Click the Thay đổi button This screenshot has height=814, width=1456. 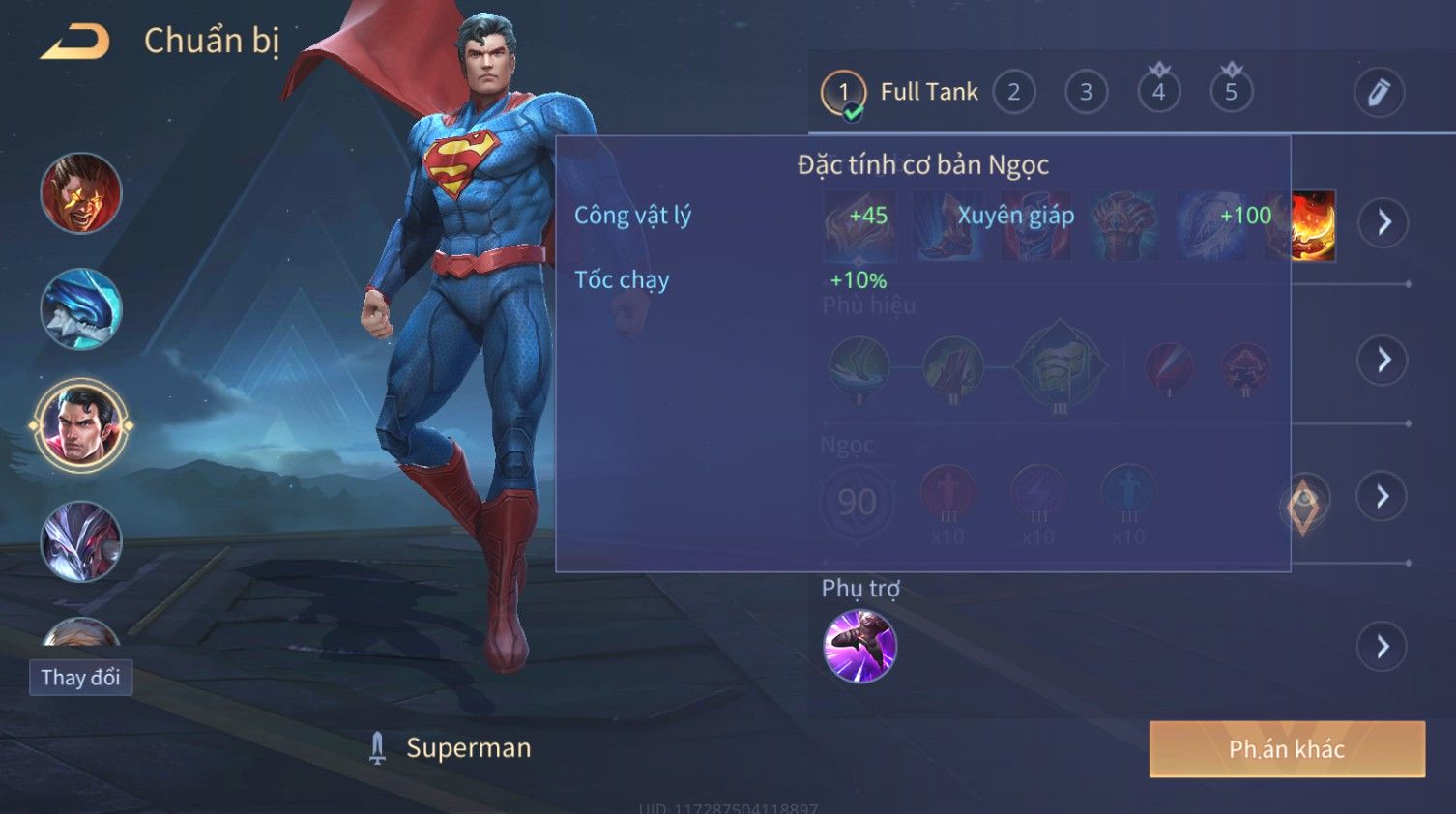point(80,678)
